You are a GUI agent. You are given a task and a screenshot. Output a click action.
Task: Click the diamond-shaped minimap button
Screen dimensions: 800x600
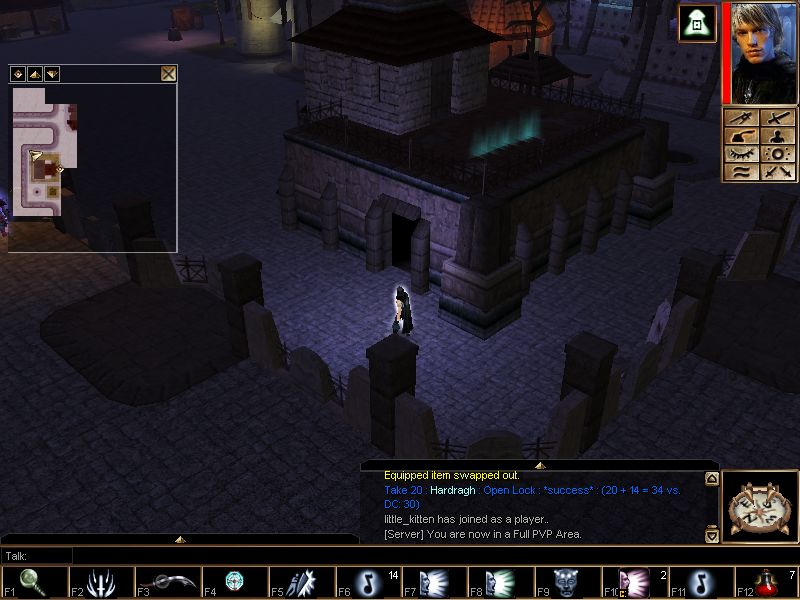coord(17,74)
